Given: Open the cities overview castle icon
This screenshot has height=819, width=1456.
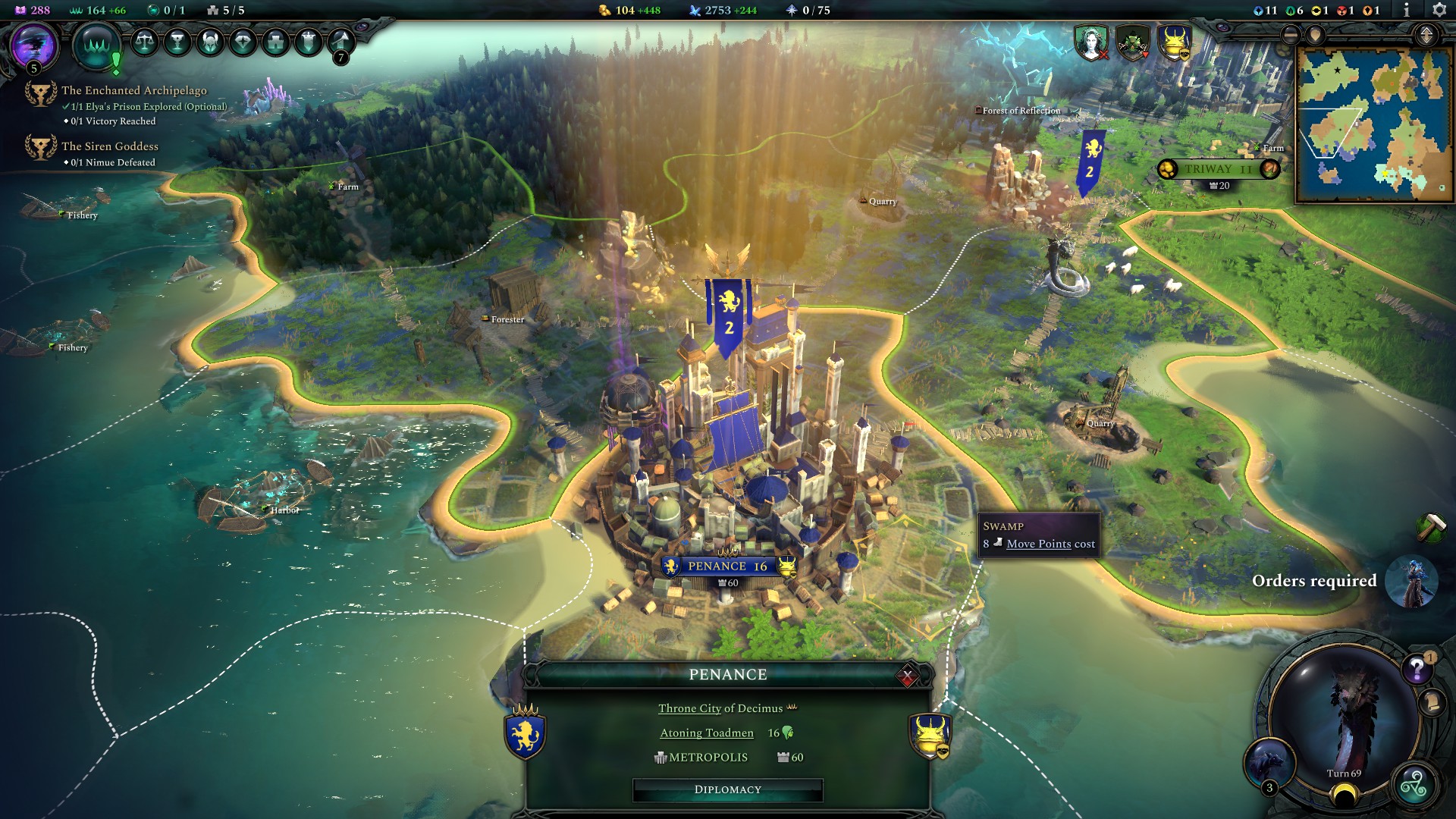Looking at the screenshot, I should pos(274,42).
